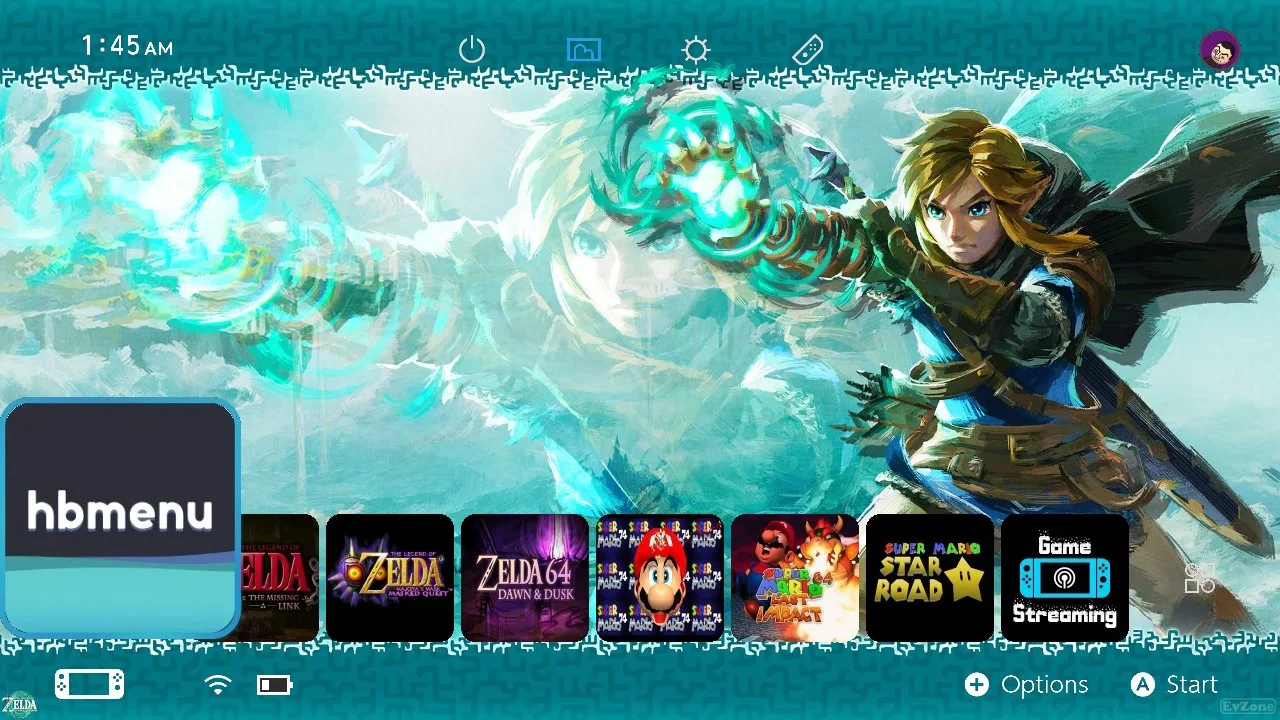The height and width of the screenshot is (720, 1280).
Task: Launch the Super Mario 64 tile
Action: [660, 578]
